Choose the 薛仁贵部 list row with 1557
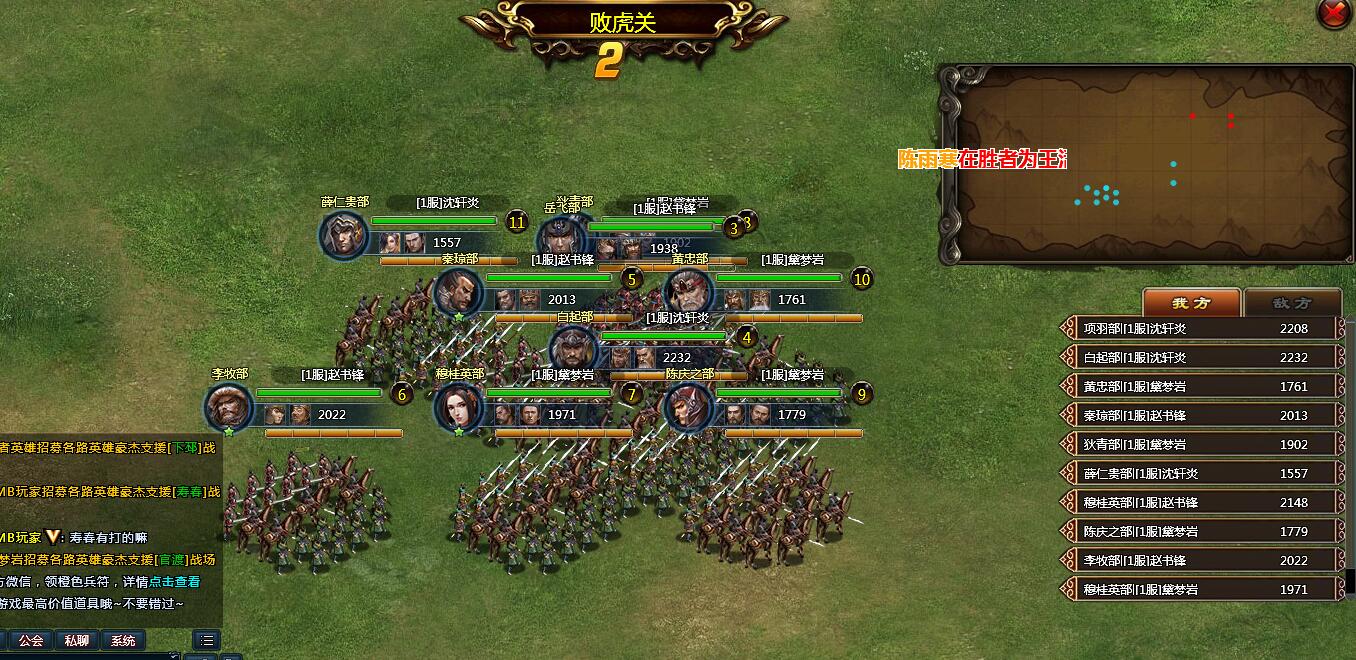1356x660 pixels. pyautogui.click(x=1201, y=473)
